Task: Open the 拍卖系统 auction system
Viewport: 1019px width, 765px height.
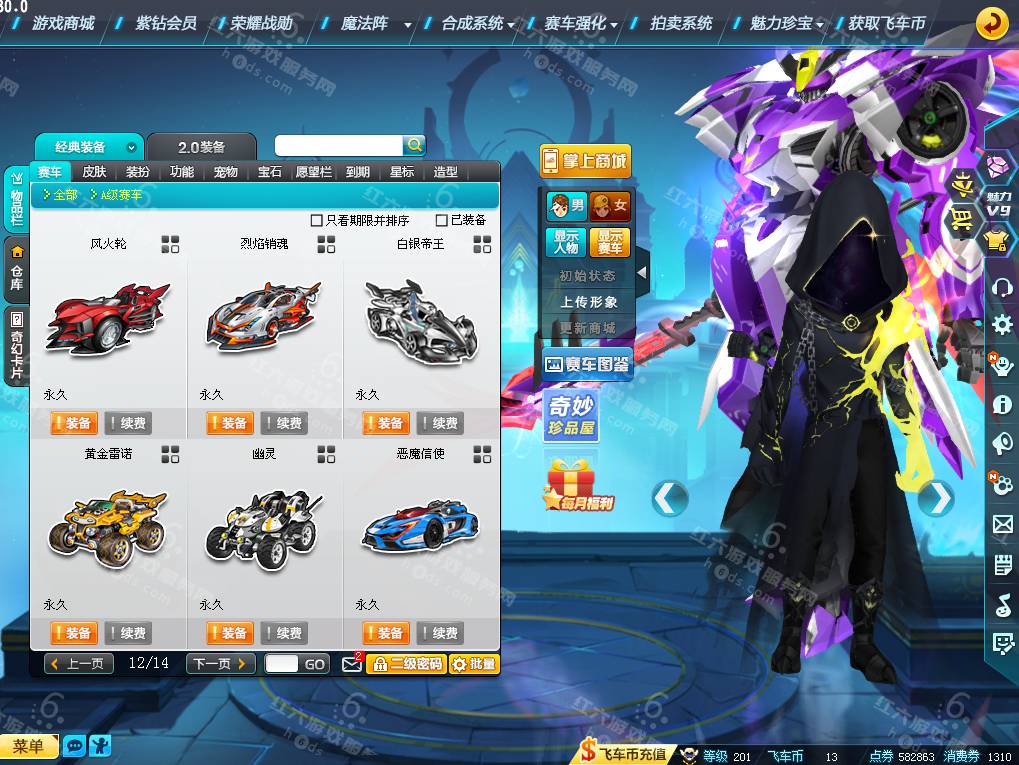Action: pos(681,22)
